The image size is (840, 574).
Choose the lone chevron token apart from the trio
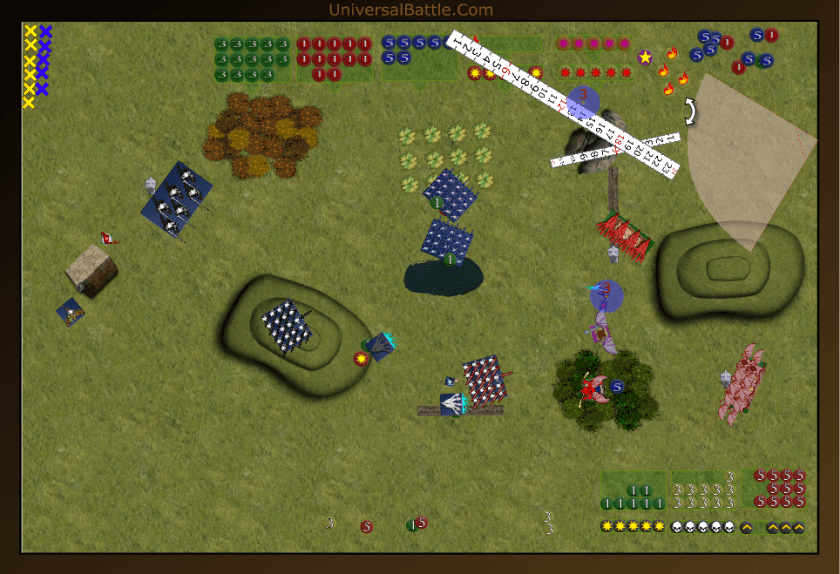[746, 527]
